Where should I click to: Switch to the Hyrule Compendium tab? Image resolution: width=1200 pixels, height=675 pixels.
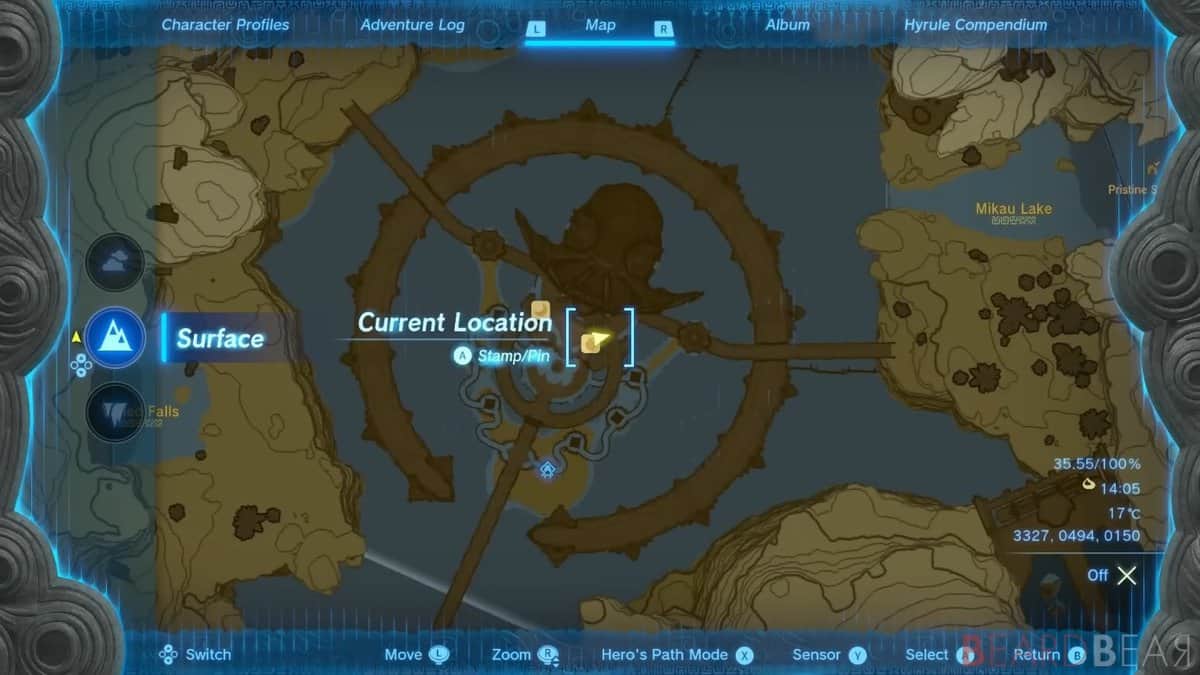(x=975, y=25)
